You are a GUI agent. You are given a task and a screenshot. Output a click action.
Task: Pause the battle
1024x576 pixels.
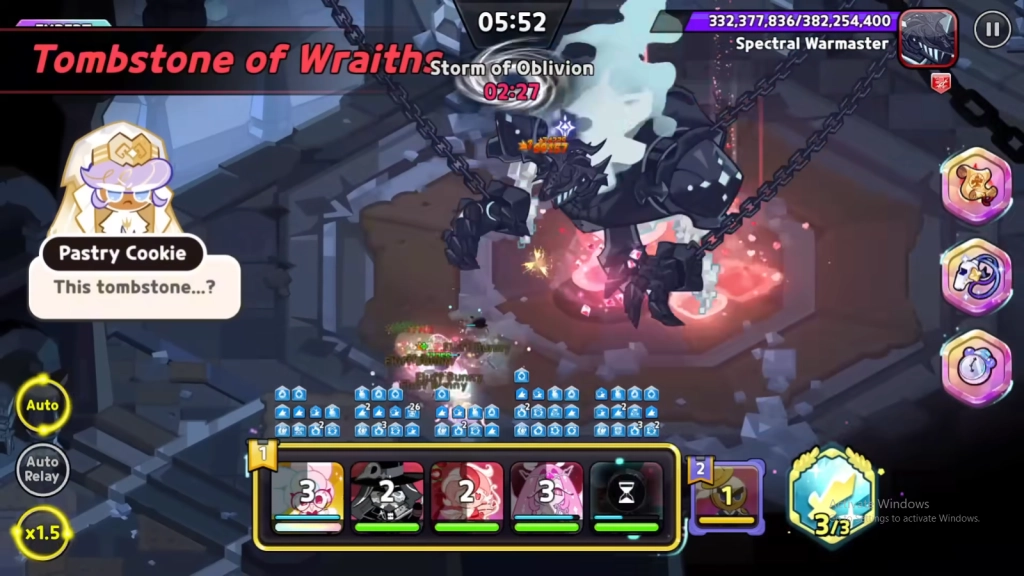(991, 29)
